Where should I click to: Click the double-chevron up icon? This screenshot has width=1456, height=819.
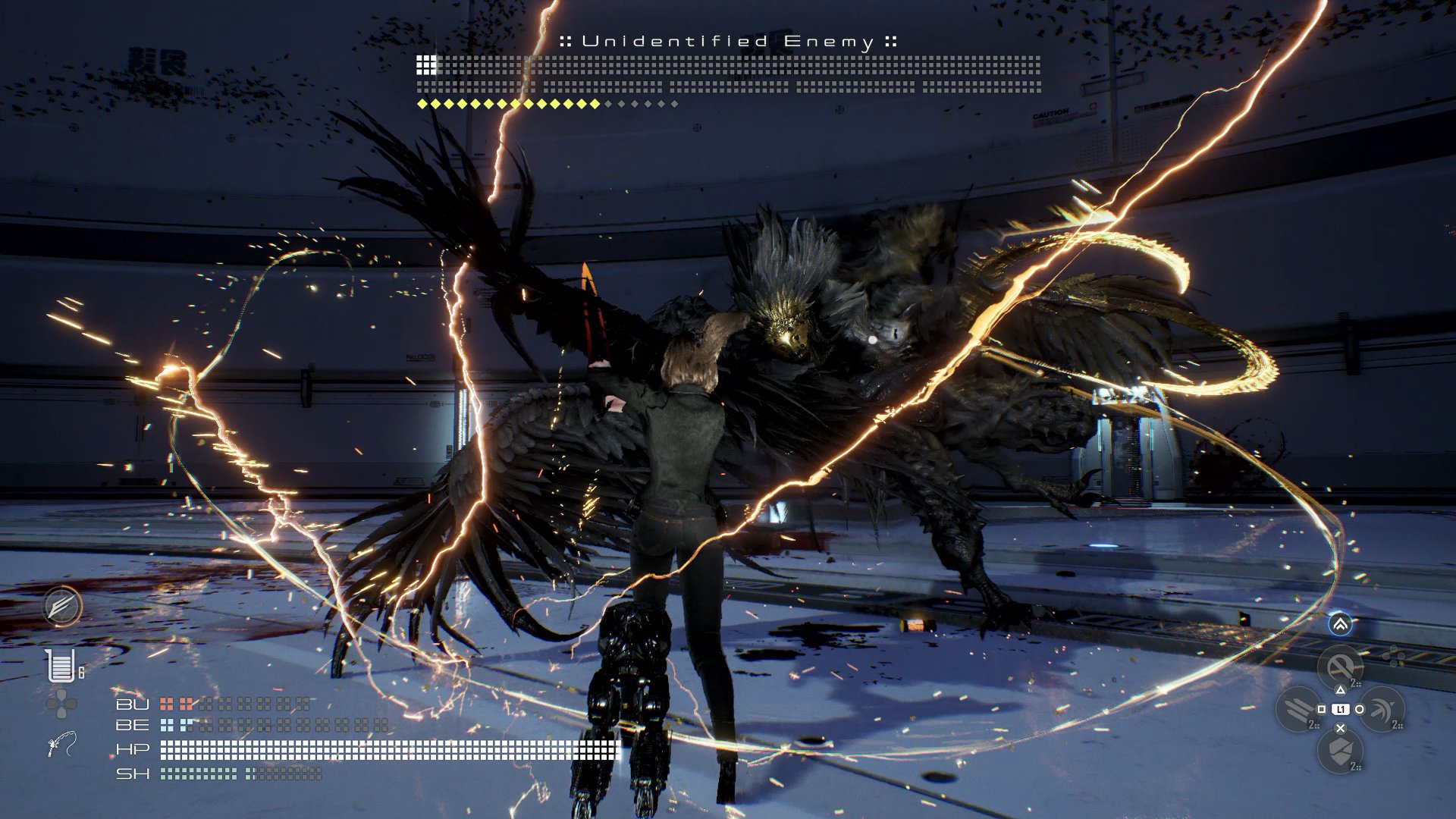(x=1340, y=624)
